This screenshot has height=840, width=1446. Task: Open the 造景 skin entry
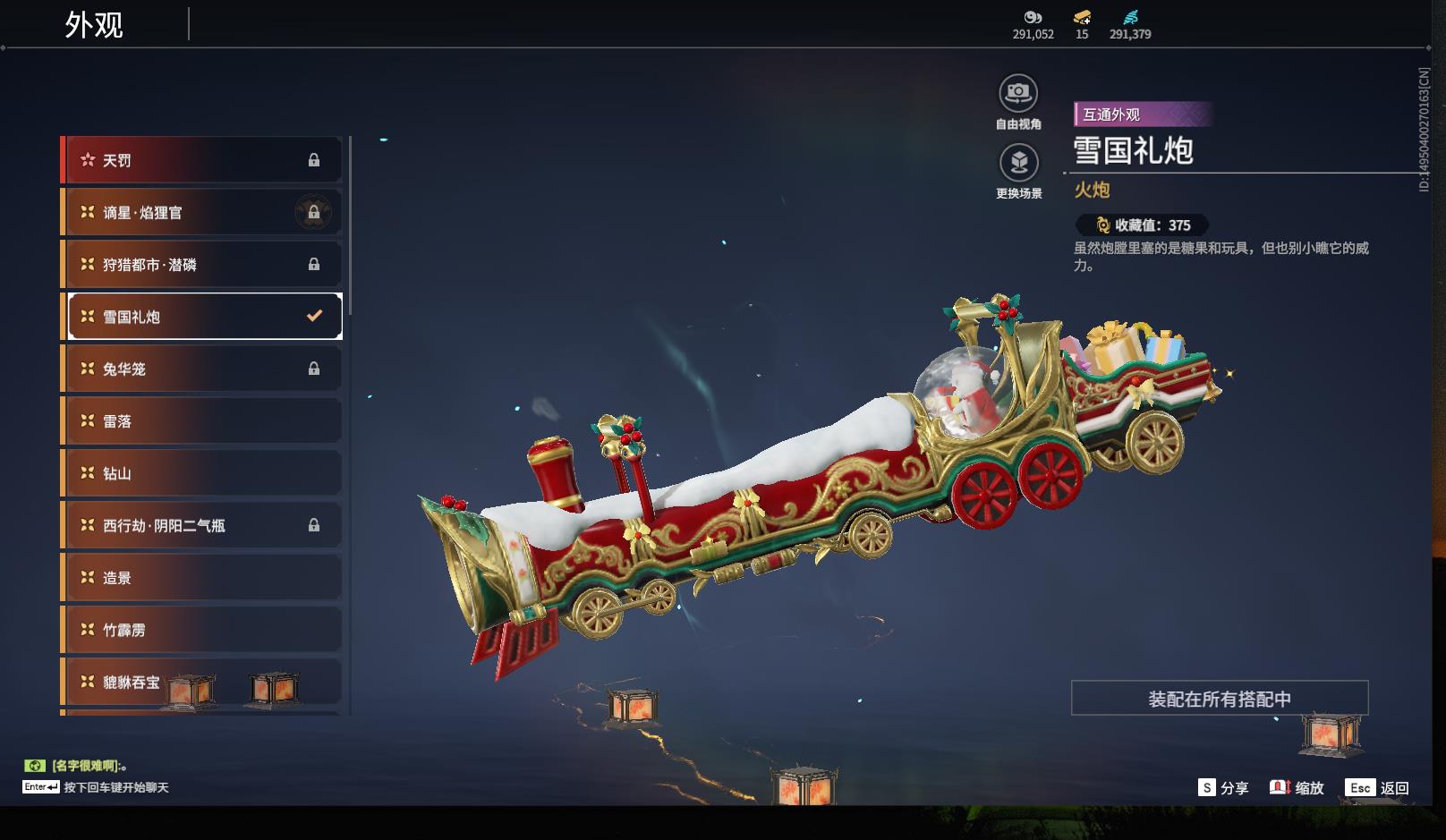[202, 578]
